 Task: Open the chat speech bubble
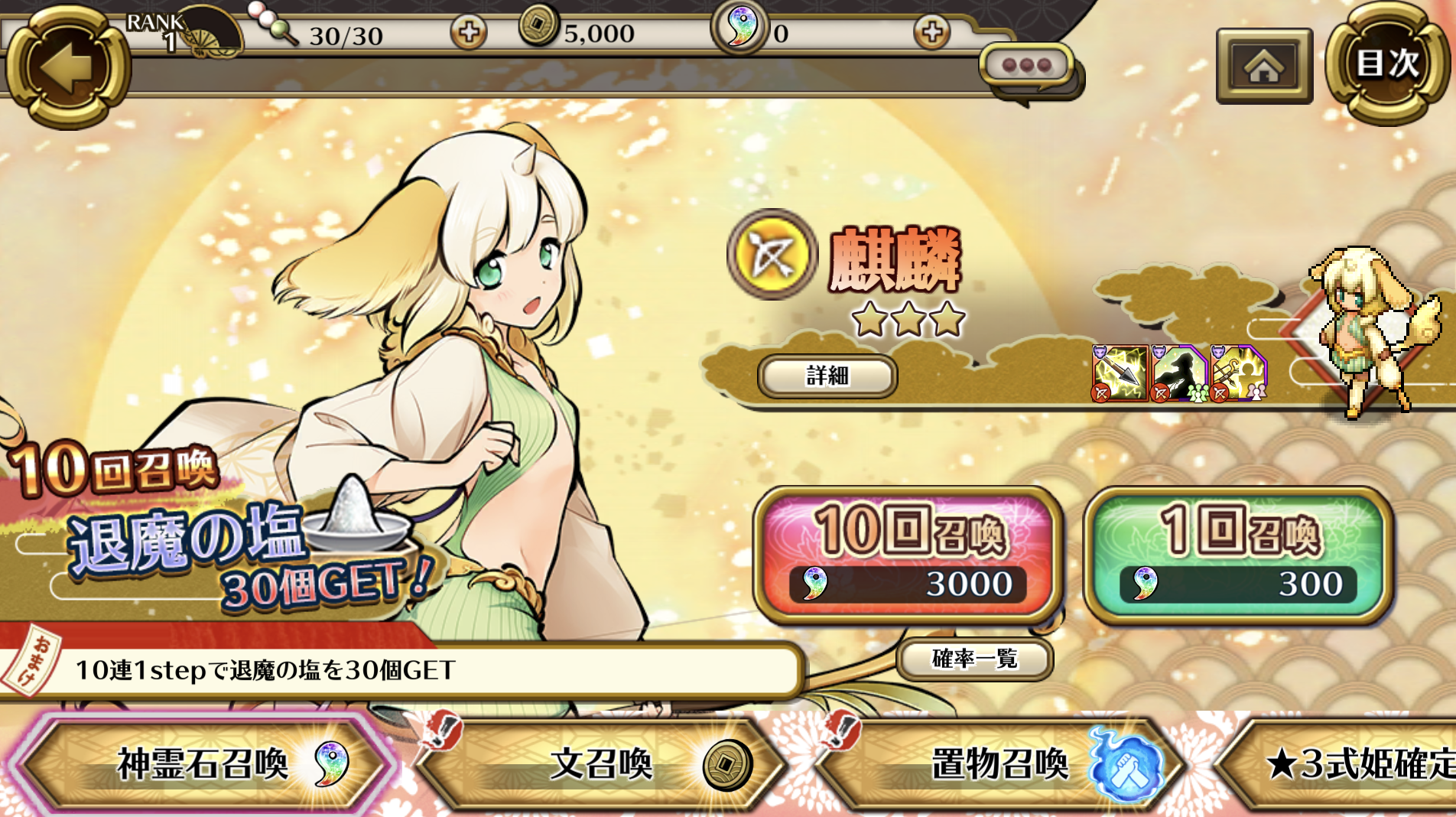pyautogui.click(x=1027, y=67)
